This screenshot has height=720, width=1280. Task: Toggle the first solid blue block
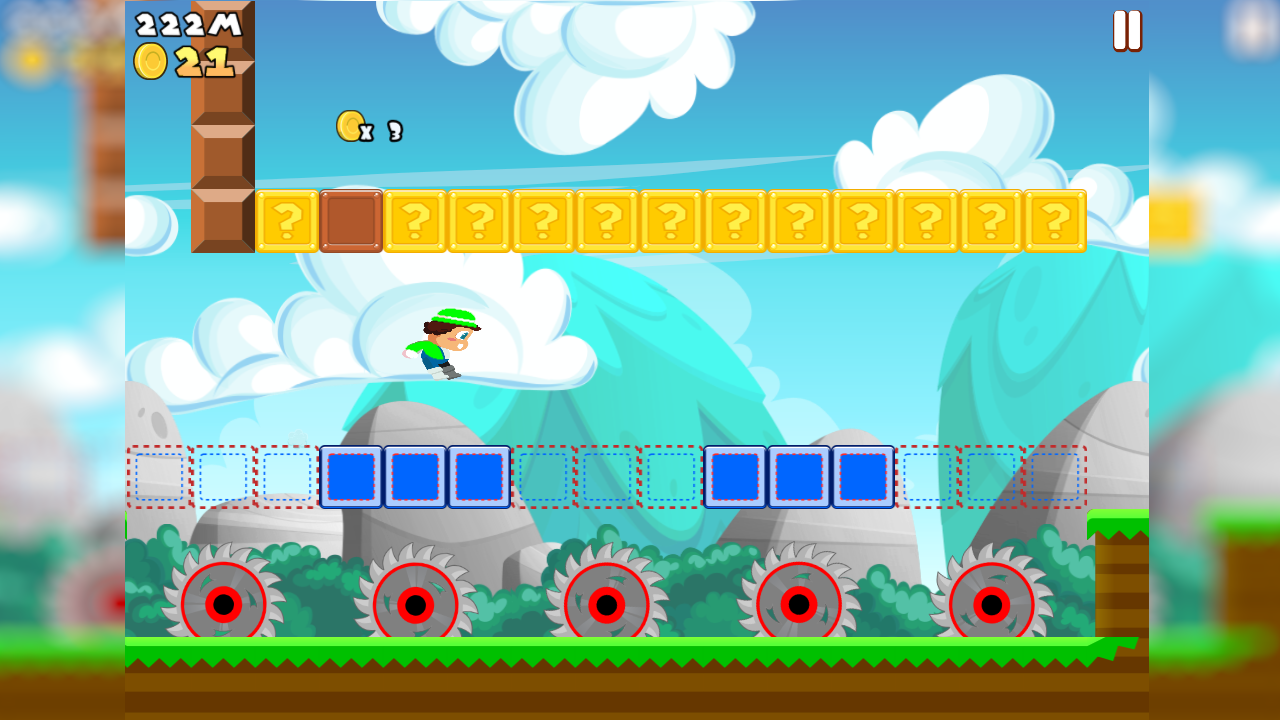pos(350,477)
